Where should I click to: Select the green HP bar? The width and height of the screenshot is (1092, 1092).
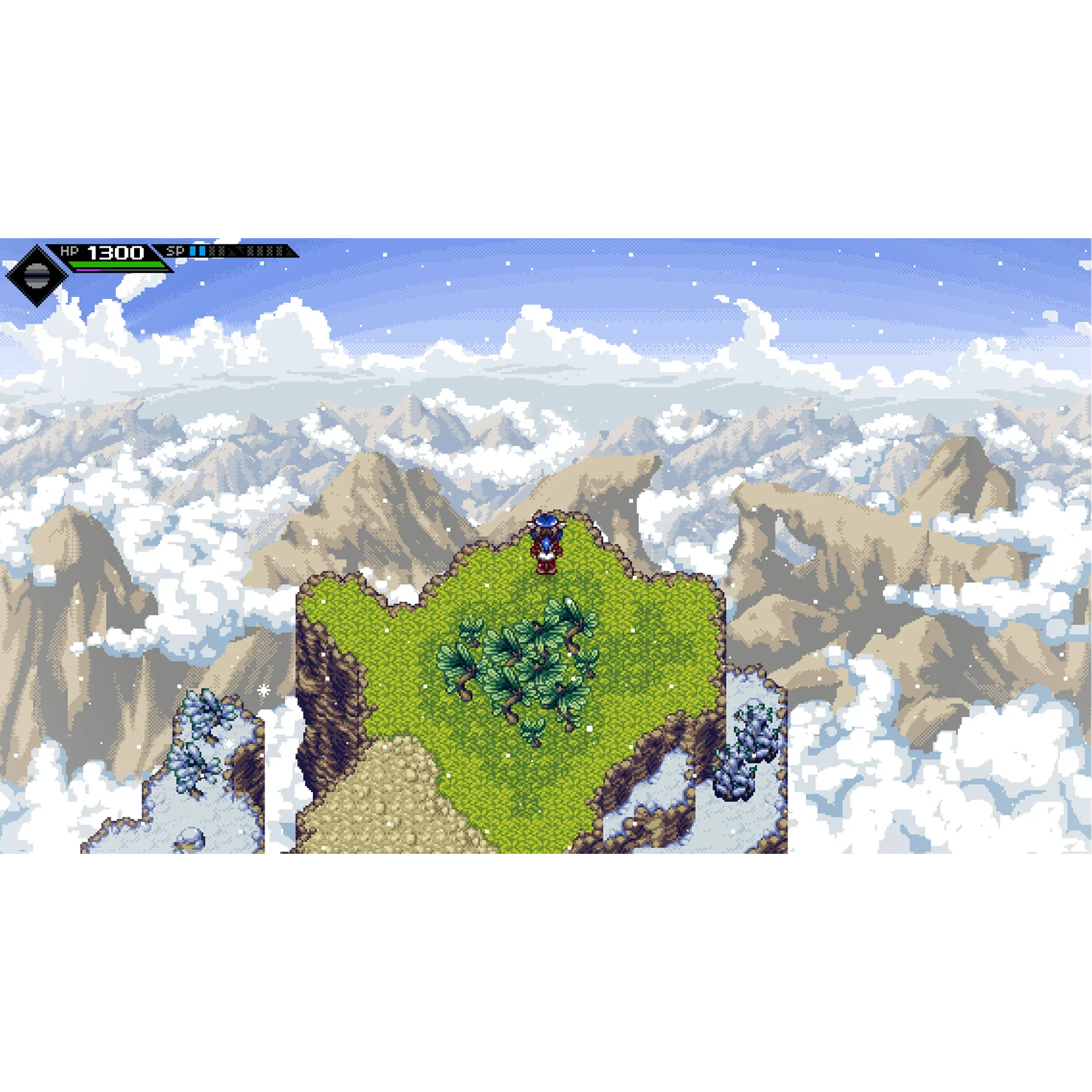tap(116, 263)
